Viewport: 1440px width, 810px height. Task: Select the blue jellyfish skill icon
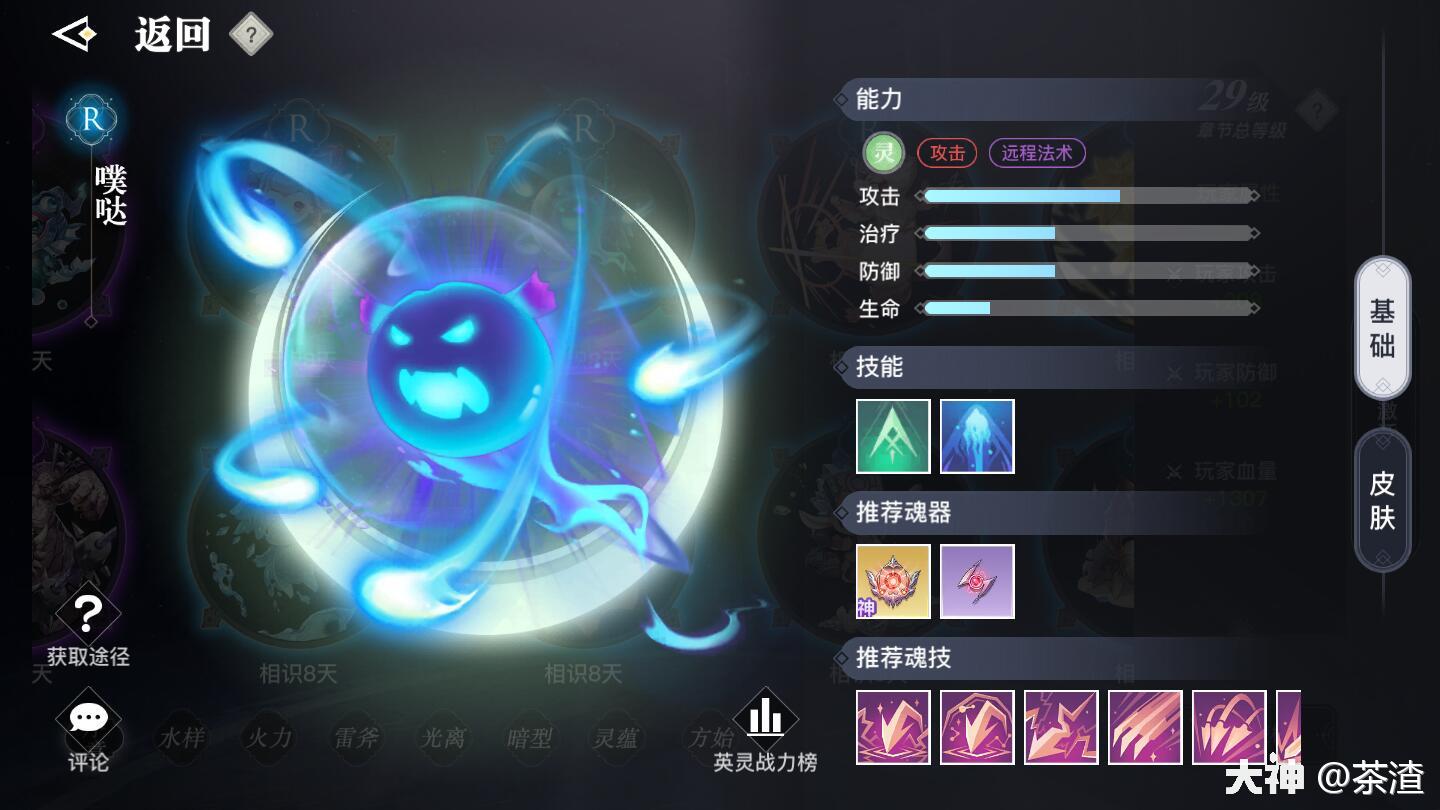pyautogui.click(x=977, y=436)
